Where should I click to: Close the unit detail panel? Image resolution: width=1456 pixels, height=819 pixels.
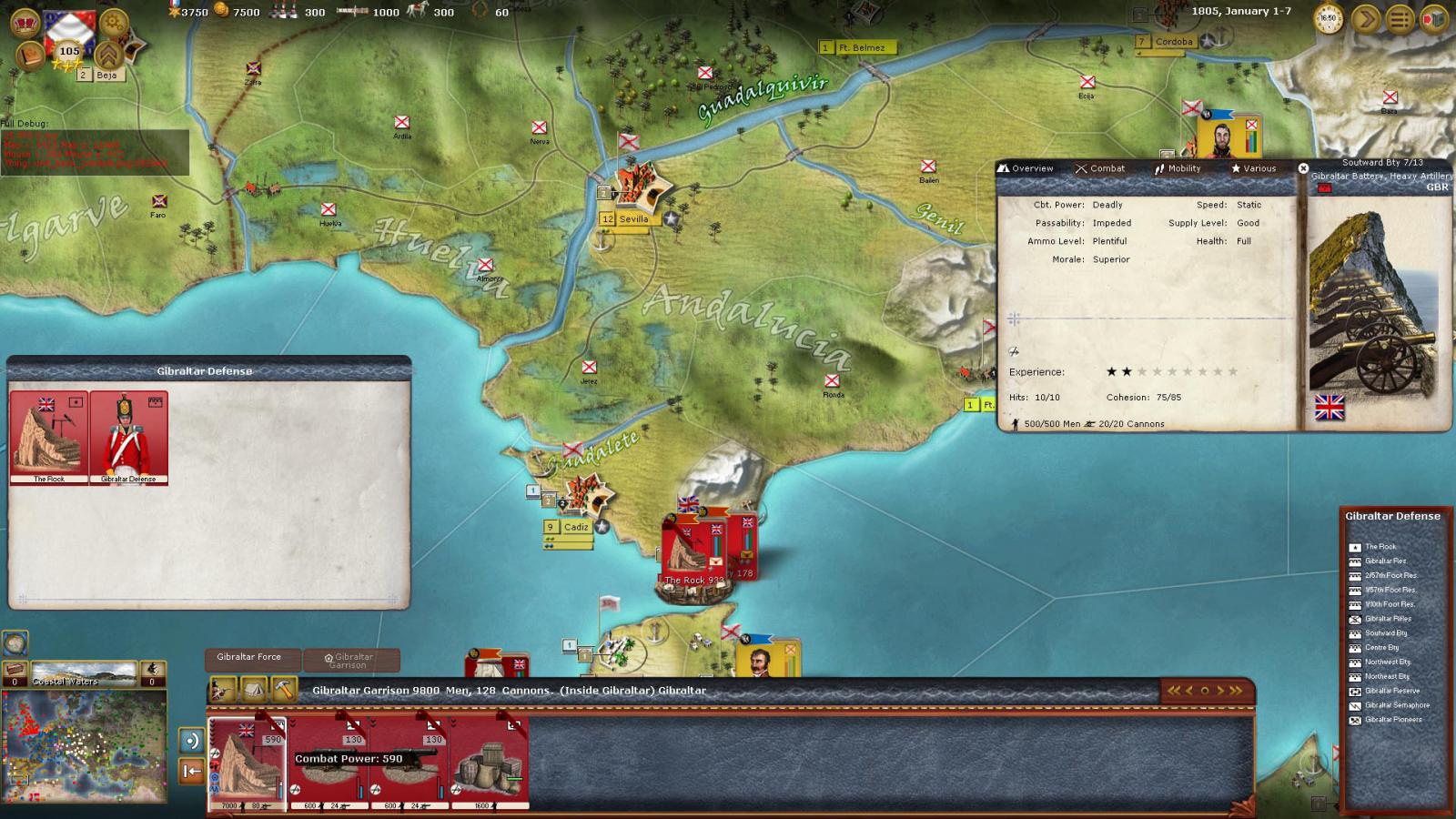click(1303, 168)
